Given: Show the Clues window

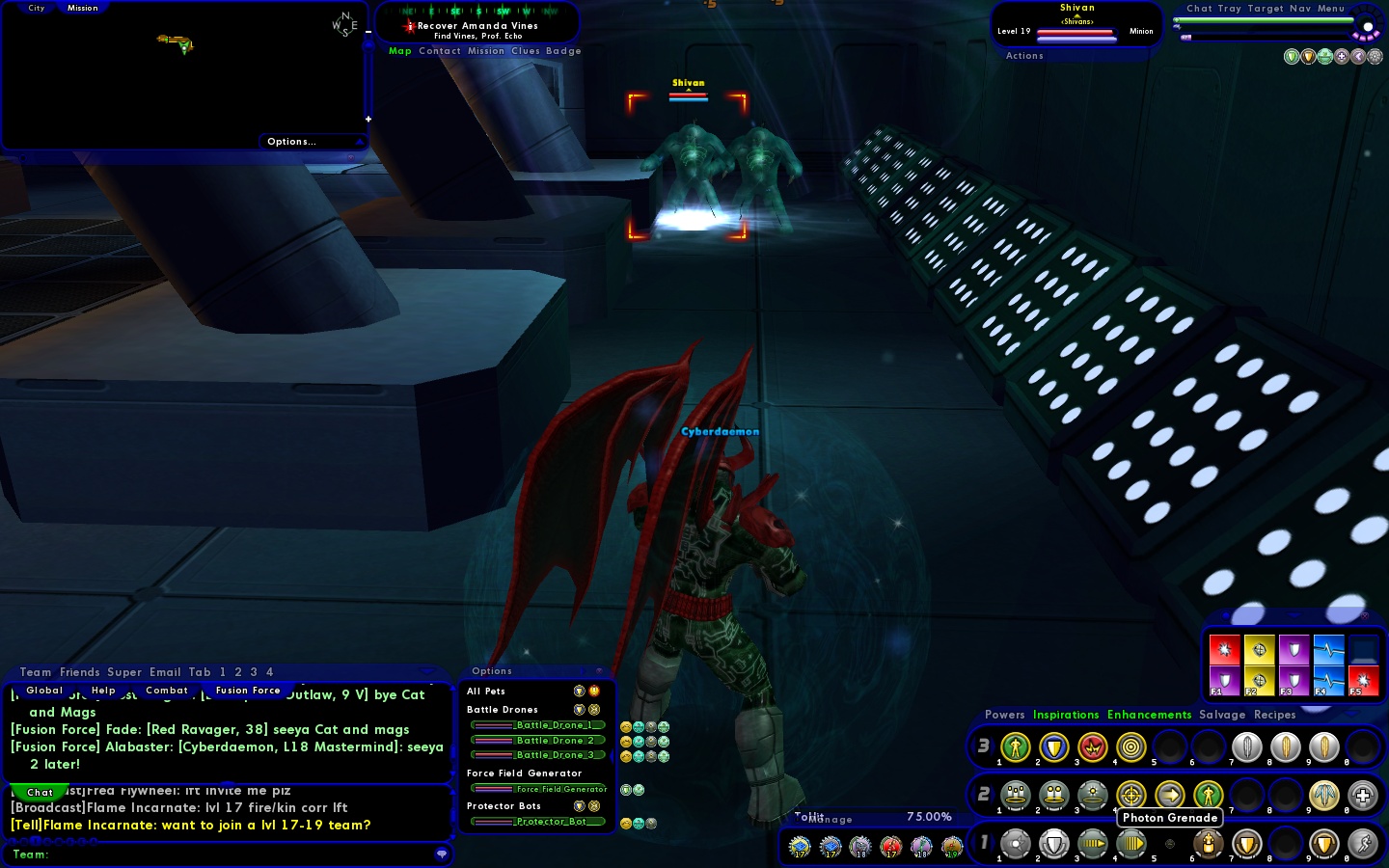Looking at the screenshot, I should click(526, 51).
